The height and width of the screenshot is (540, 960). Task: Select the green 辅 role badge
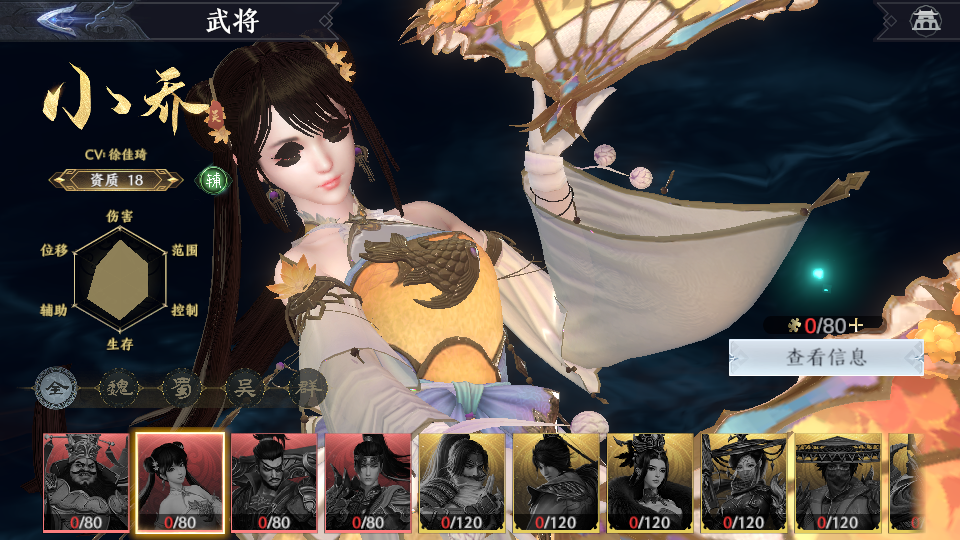pyautogui.click(x=213, y=180)
